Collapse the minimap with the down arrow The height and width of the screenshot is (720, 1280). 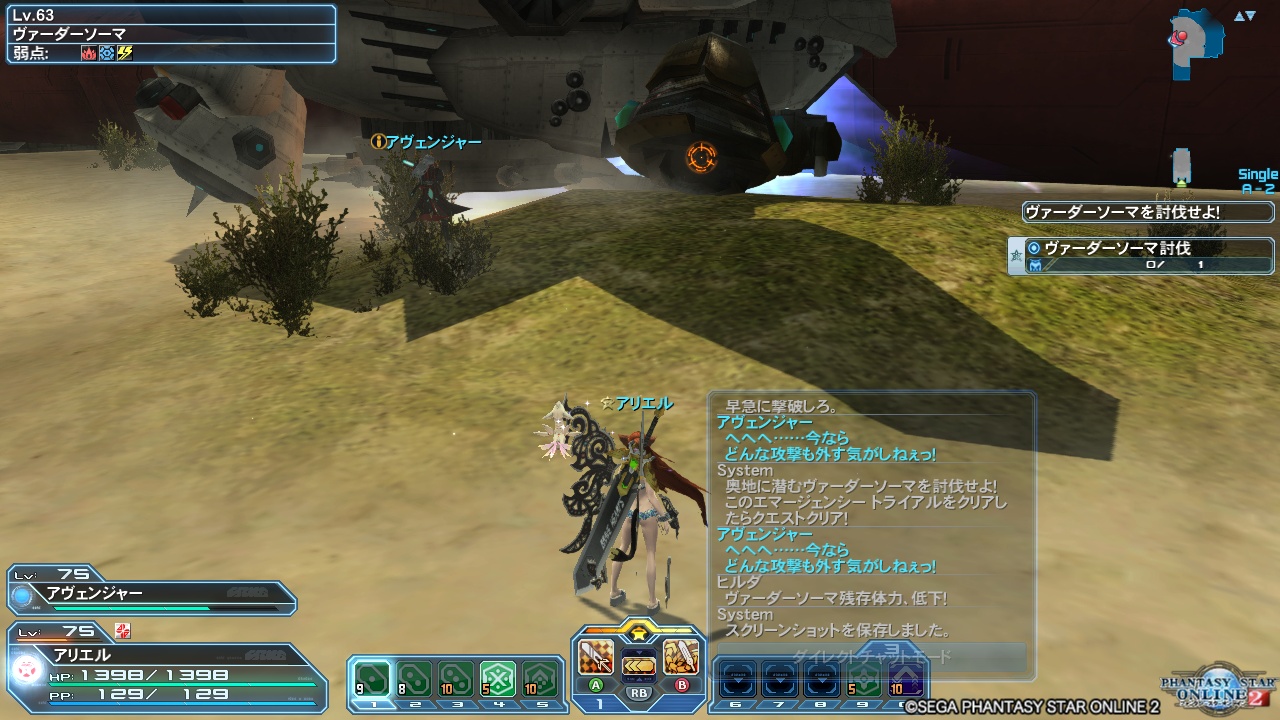pyautogui.click(x=1249, y=14)
